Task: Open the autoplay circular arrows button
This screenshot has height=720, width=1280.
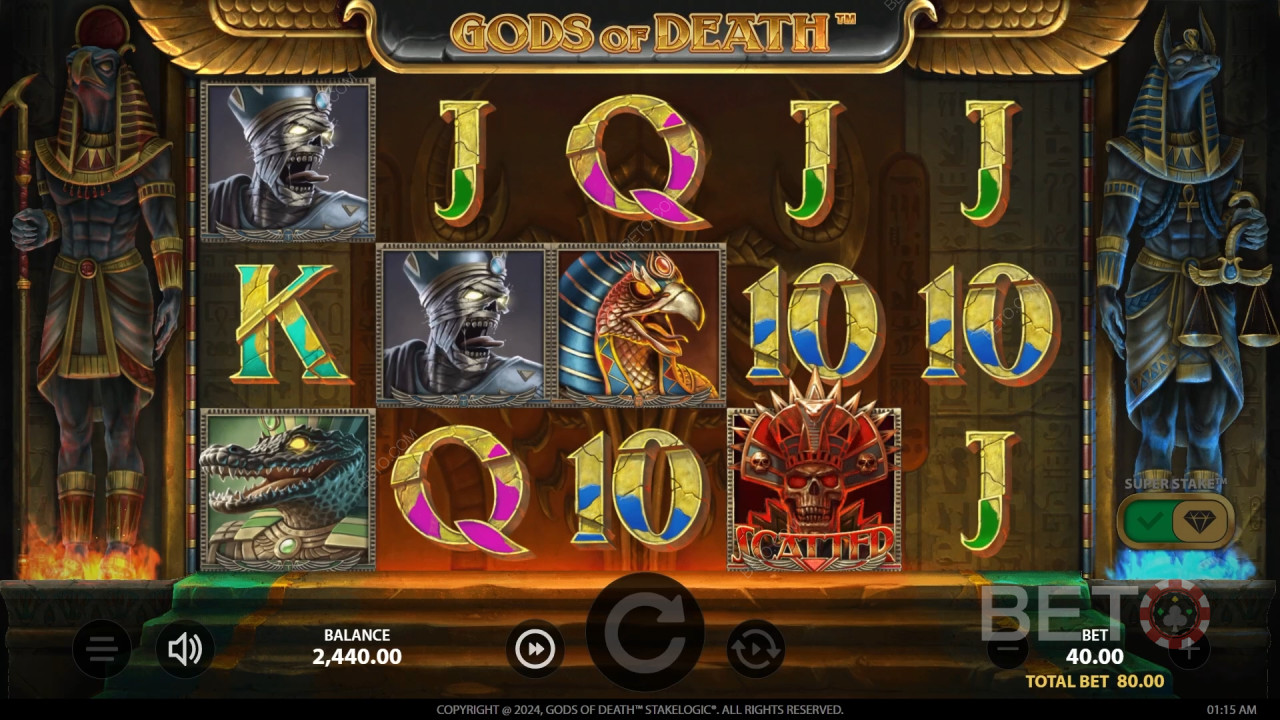Action: (x=754, y=650)
